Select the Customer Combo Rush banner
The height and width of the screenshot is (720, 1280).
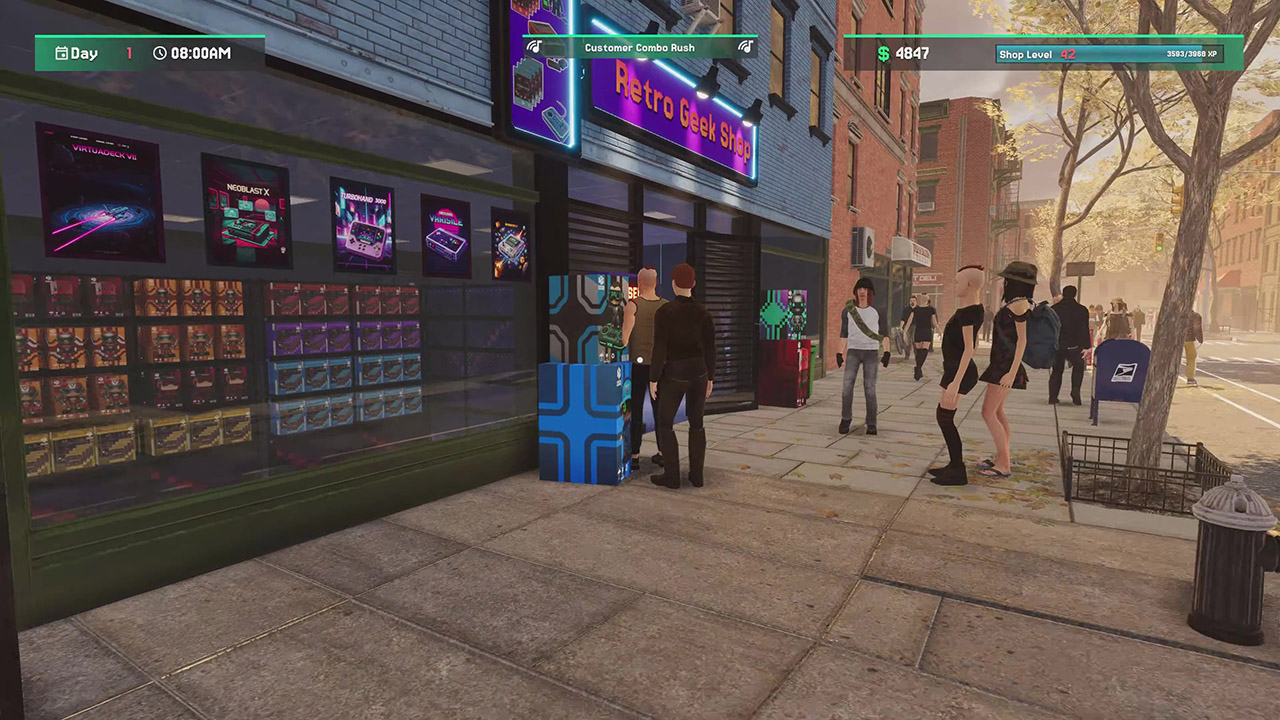[640, 47]
